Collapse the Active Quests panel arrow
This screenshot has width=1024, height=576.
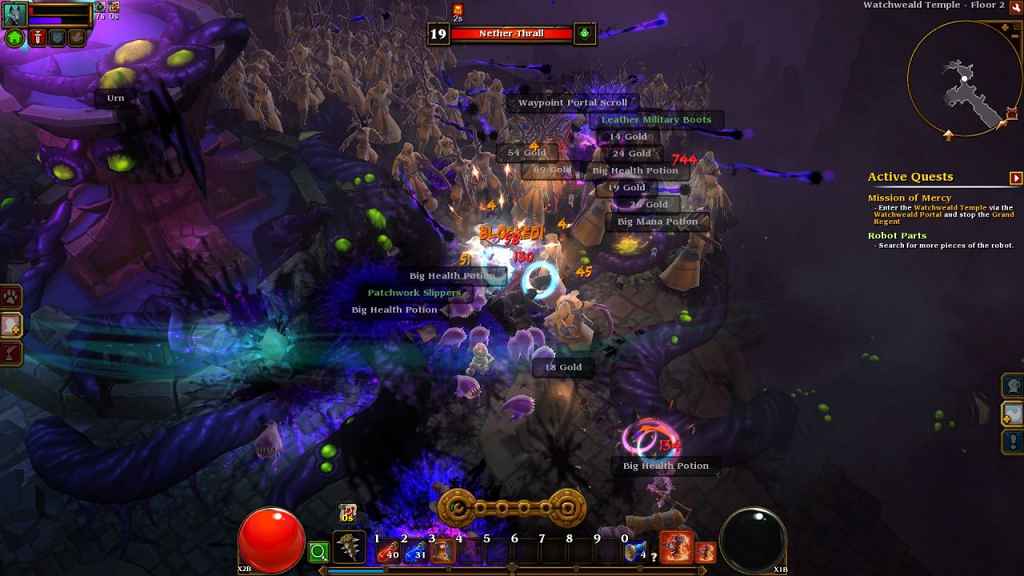pyautogui.click(x=1016, y=178)
